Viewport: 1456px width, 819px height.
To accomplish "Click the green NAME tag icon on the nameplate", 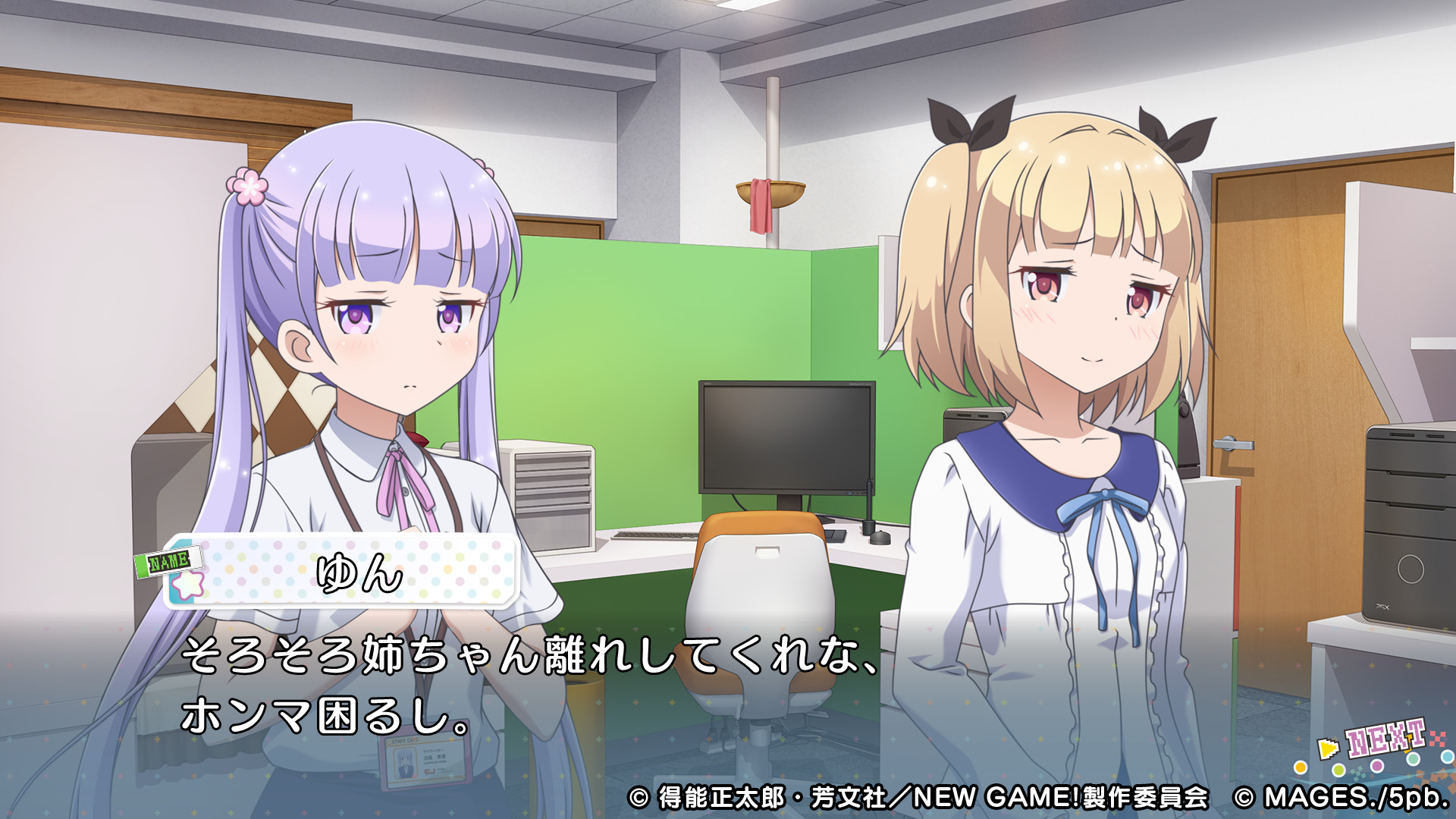I will click(168, 560).
